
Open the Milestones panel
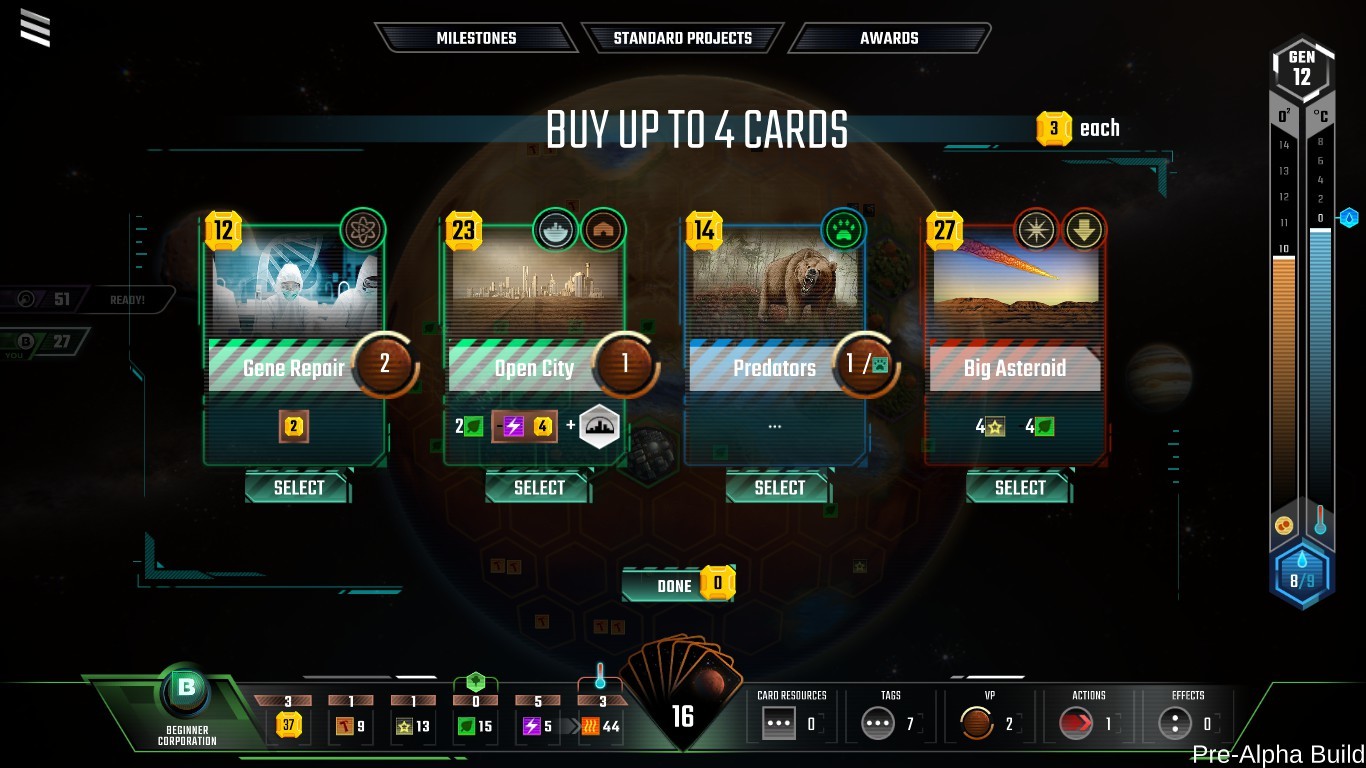coord(477,37)
